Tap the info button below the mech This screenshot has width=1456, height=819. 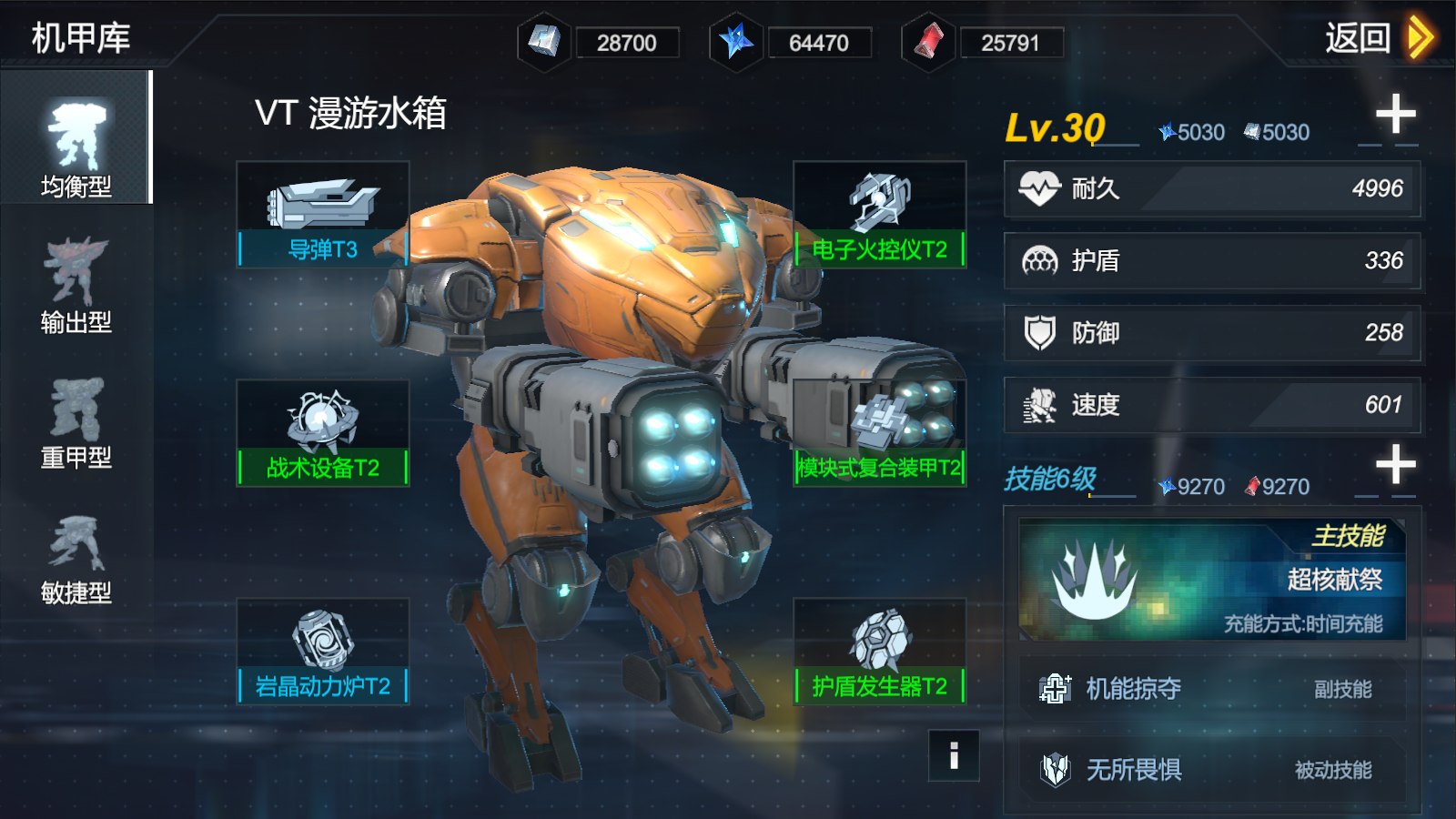[x=952, y=755]
